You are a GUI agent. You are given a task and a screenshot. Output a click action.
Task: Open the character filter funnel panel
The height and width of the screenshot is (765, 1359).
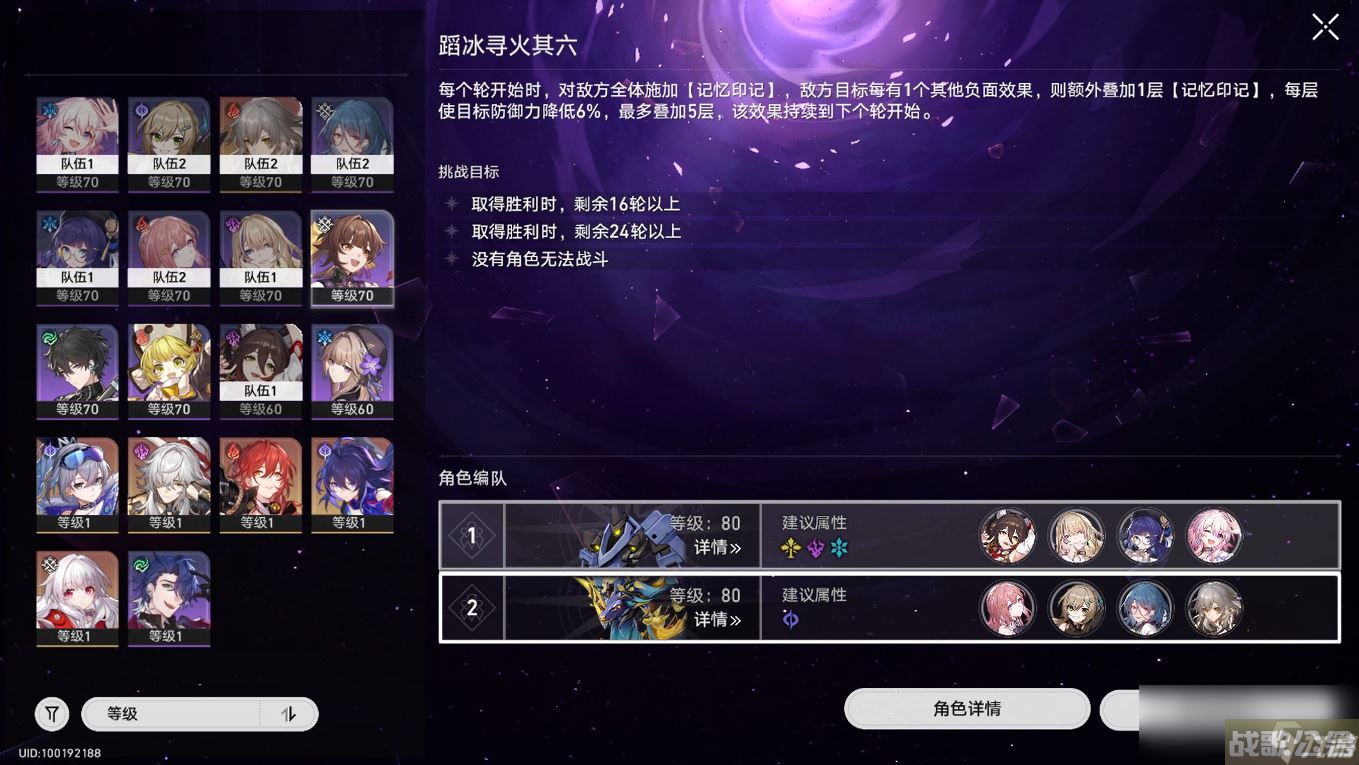[x=51, y=713]
